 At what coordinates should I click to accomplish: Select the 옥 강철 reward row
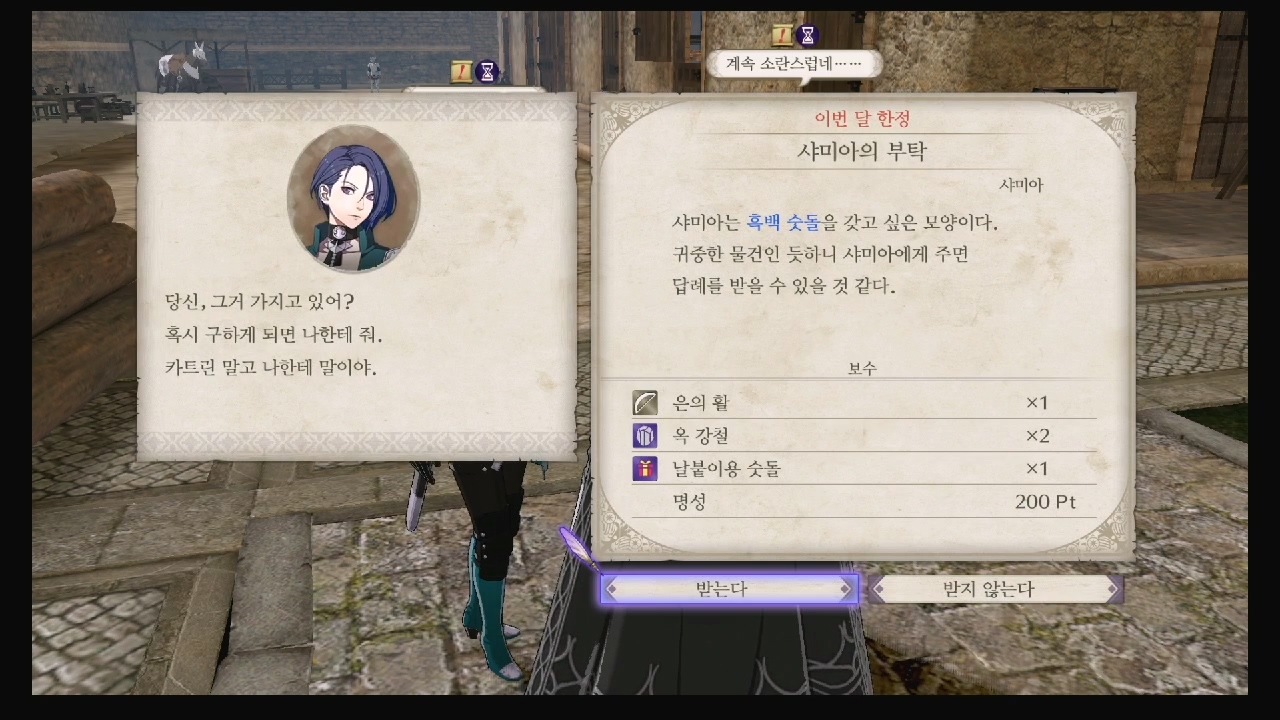pos(864,436)
